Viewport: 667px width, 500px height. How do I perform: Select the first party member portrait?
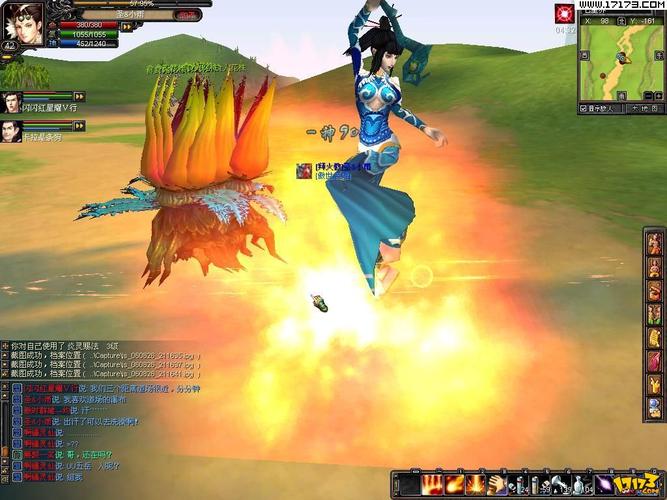12,100
